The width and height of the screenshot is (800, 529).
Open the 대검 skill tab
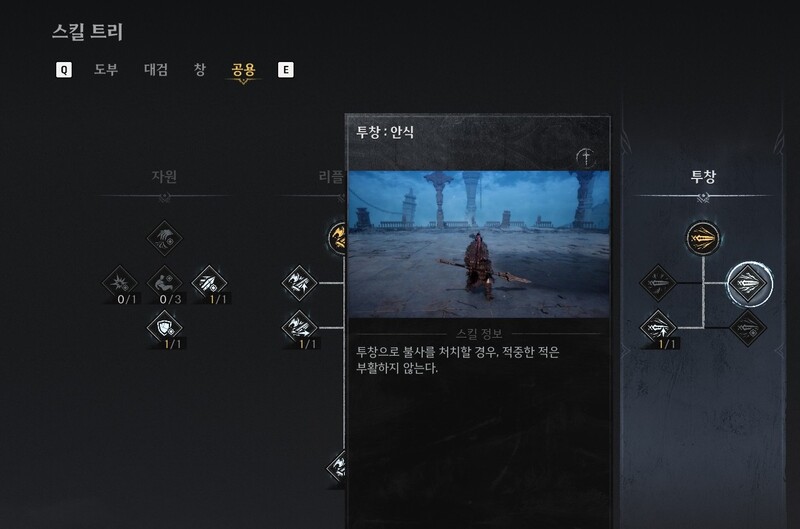click(x=156, y=70)
